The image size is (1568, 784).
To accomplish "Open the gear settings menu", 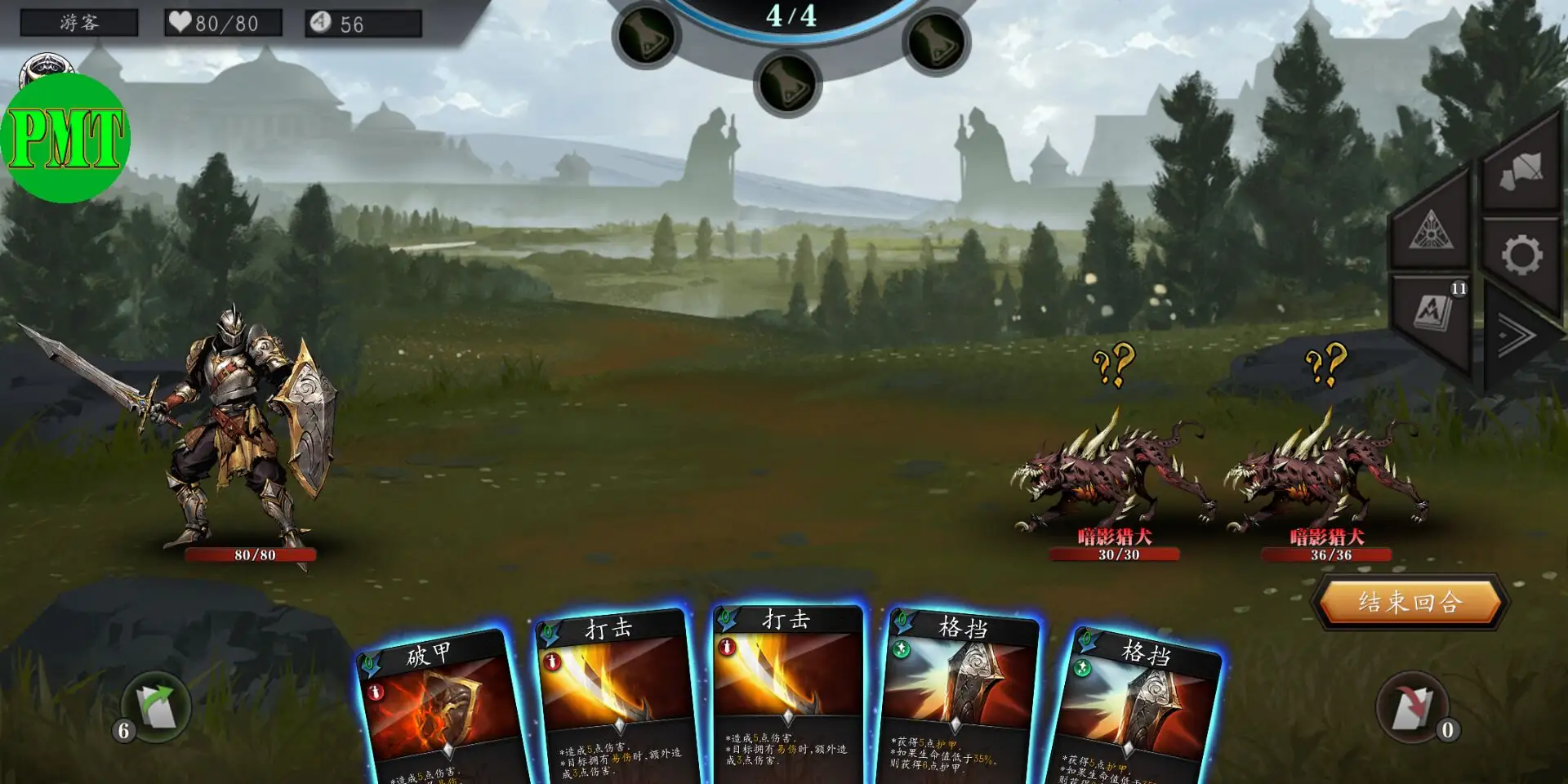I will point(1521,256).
